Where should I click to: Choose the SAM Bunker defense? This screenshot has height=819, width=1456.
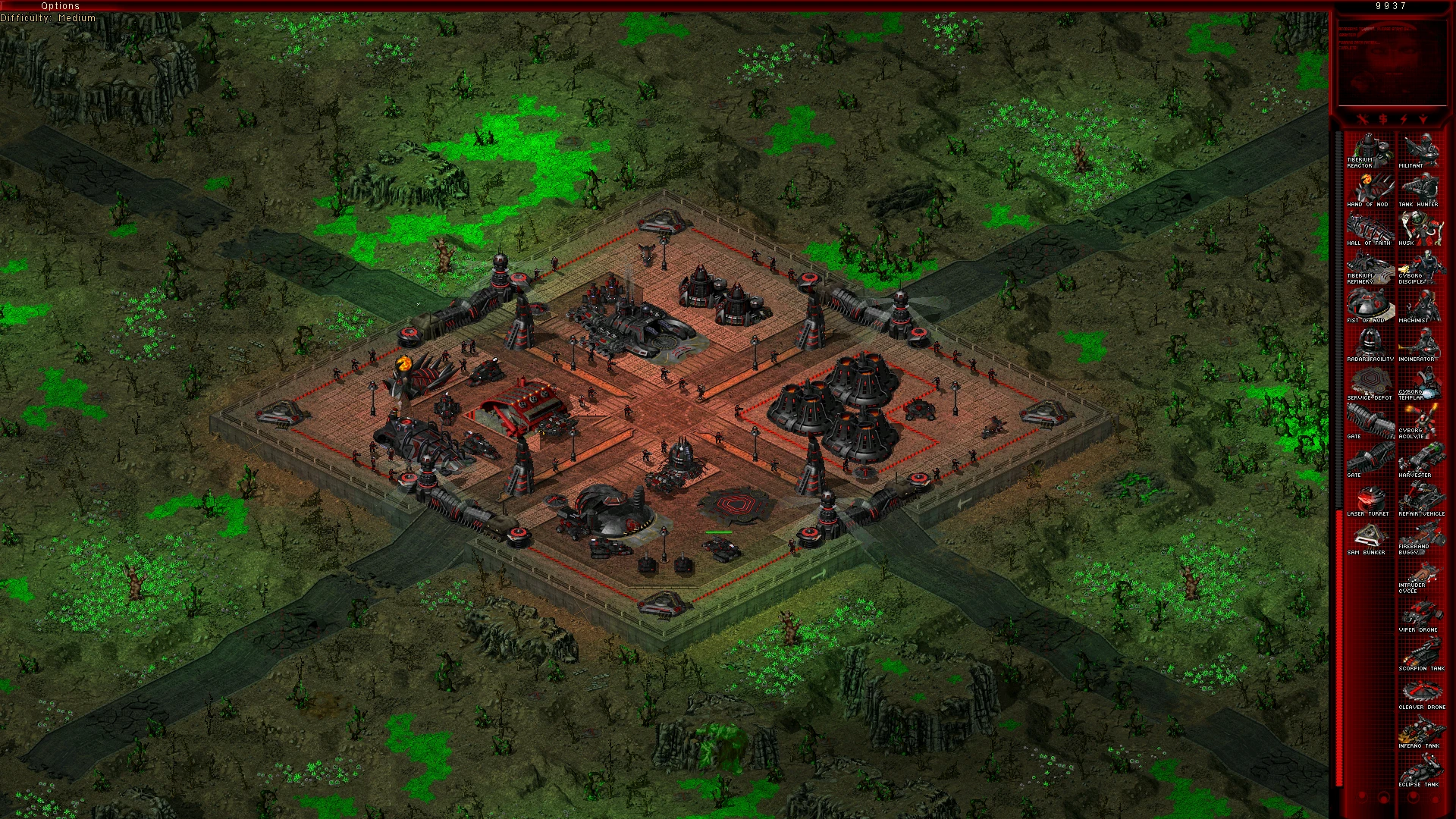click(x=1370, y=538)
